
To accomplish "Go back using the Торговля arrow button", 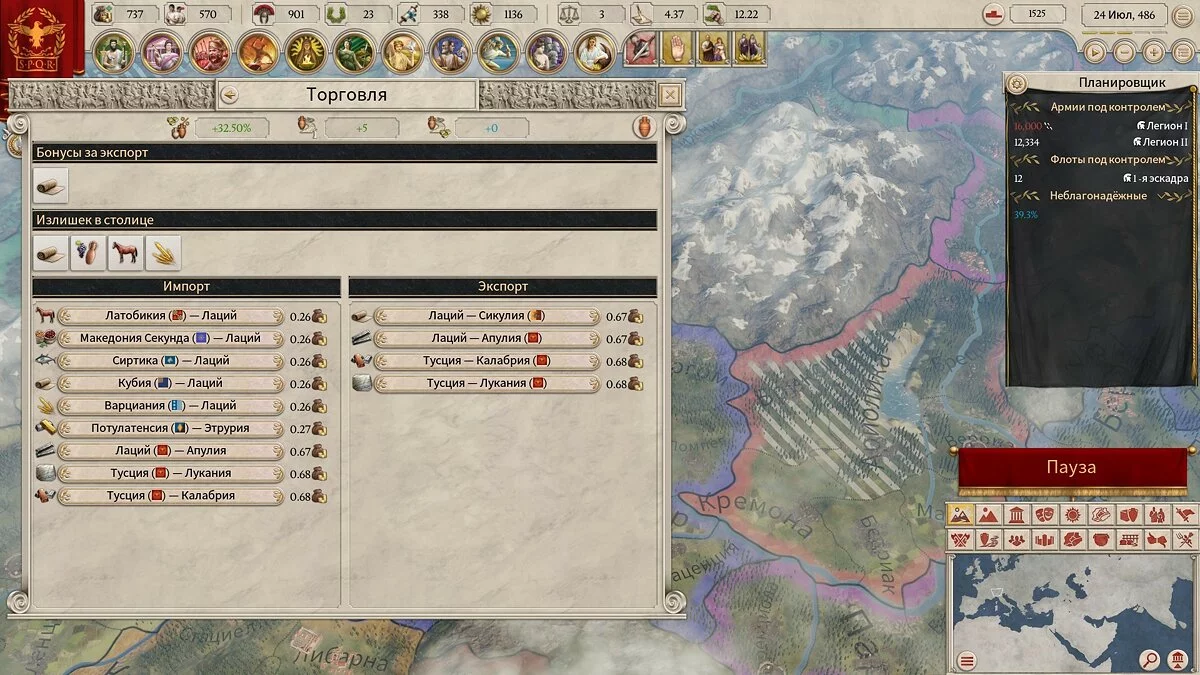I will tap(229, 95).
